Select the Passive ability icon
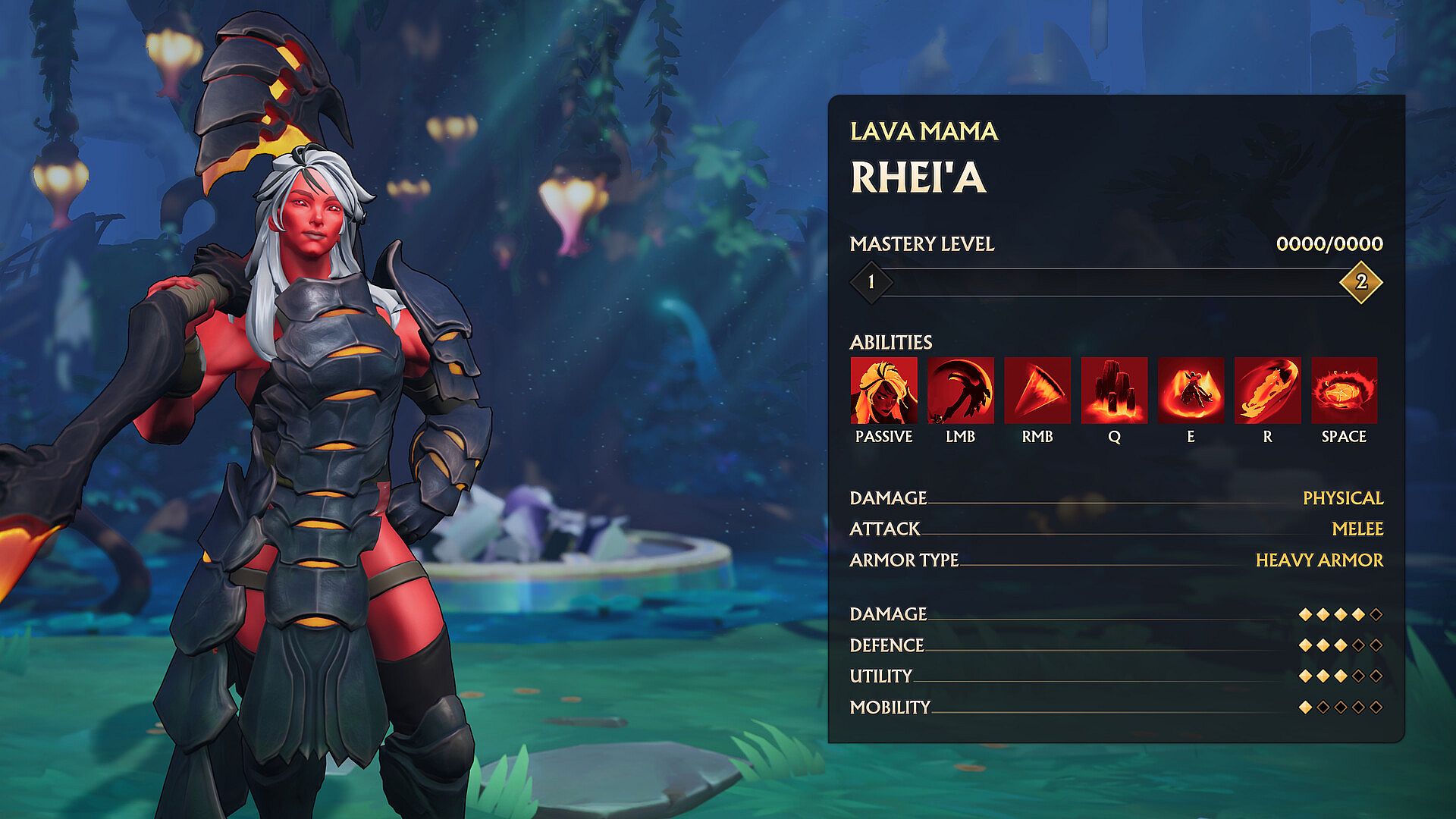The height and width of the screenshot is (819, 1456). (x=883, y=391)
